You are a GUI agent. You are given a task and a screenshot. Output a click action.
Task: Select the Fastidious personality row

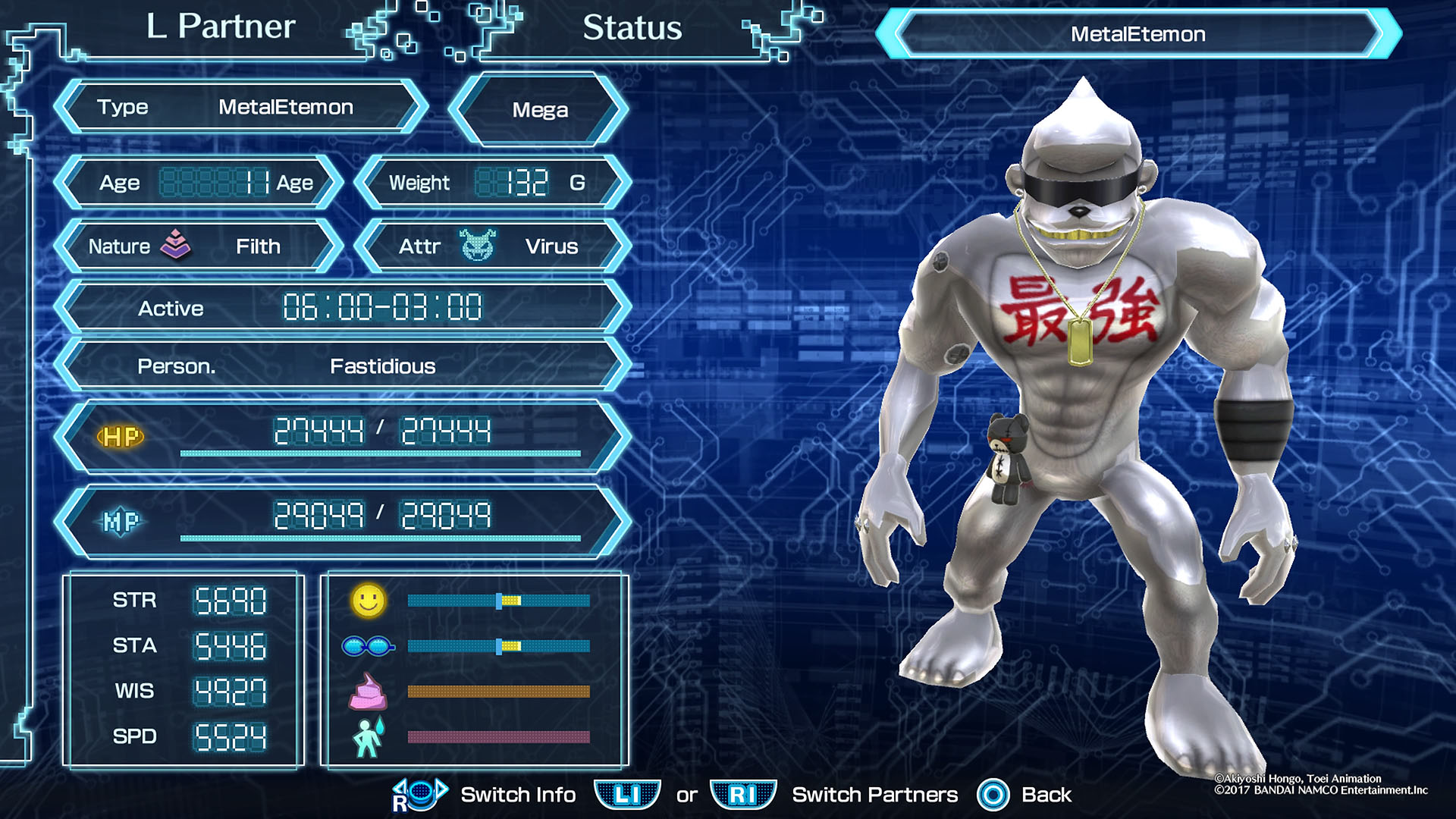[343, 366]
